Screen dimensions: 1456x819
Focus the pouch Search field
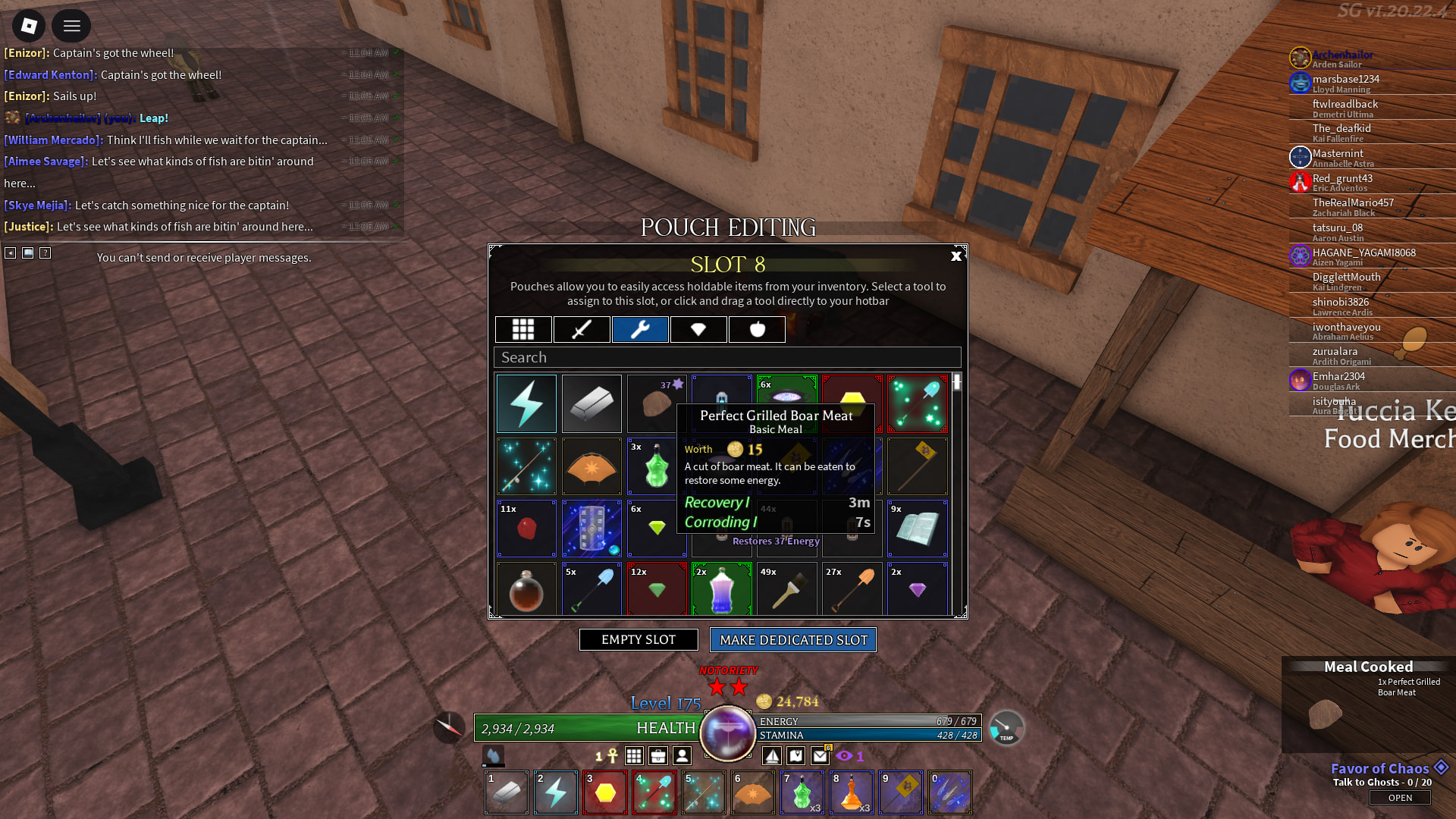(x=726, y=357)
